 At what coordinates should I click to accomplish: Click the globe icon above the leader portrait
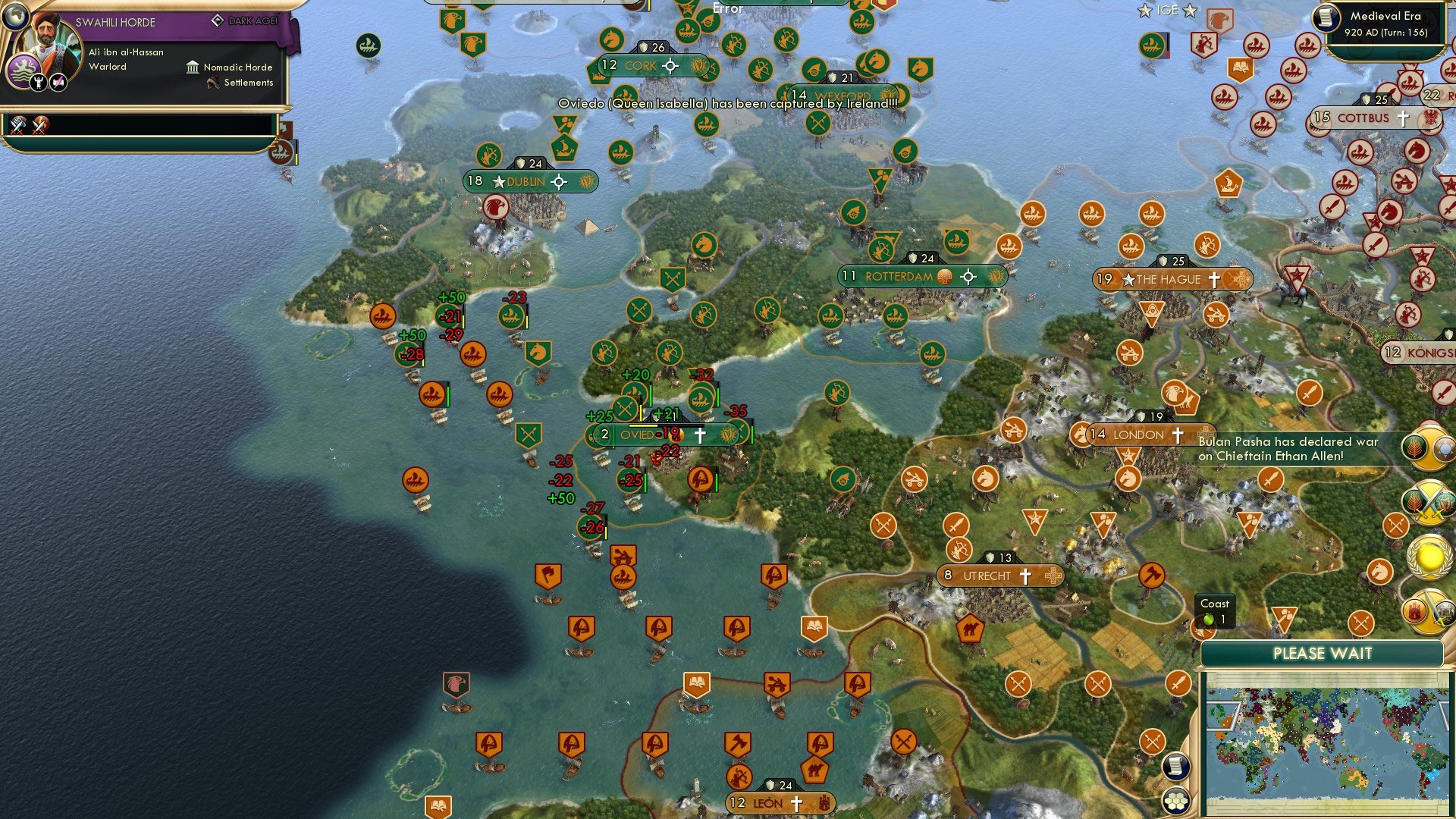pos(16,16)
